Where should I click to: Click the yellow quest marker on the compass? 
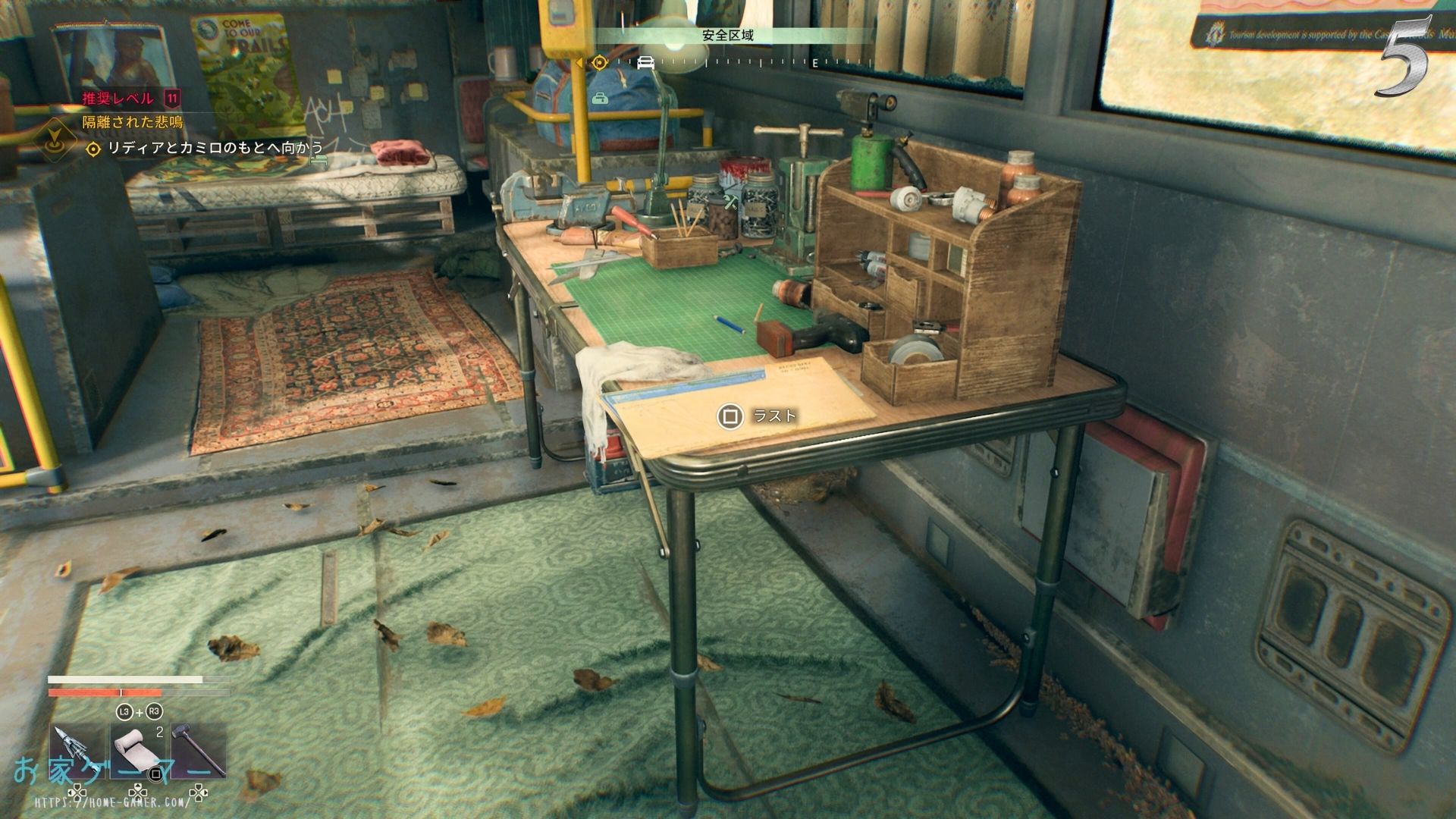point(600,62)
